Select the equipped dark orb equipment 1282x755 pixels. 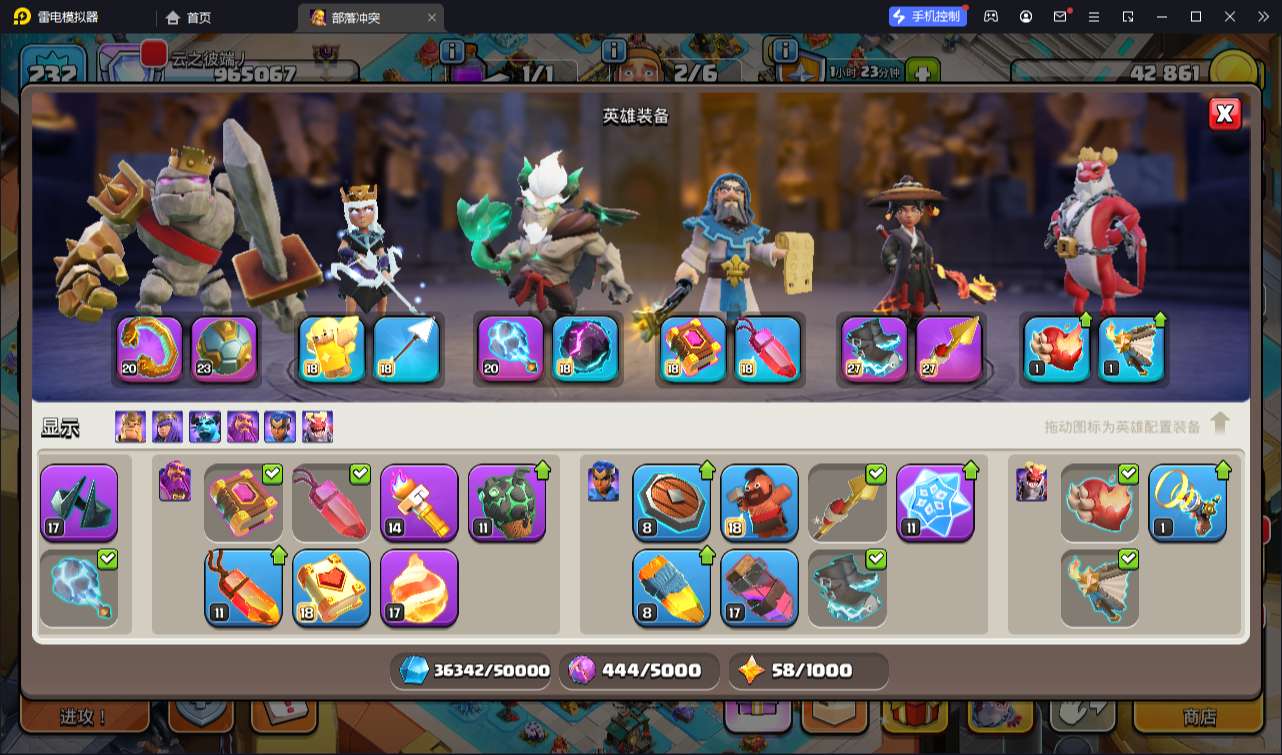(x=585, y=349)
